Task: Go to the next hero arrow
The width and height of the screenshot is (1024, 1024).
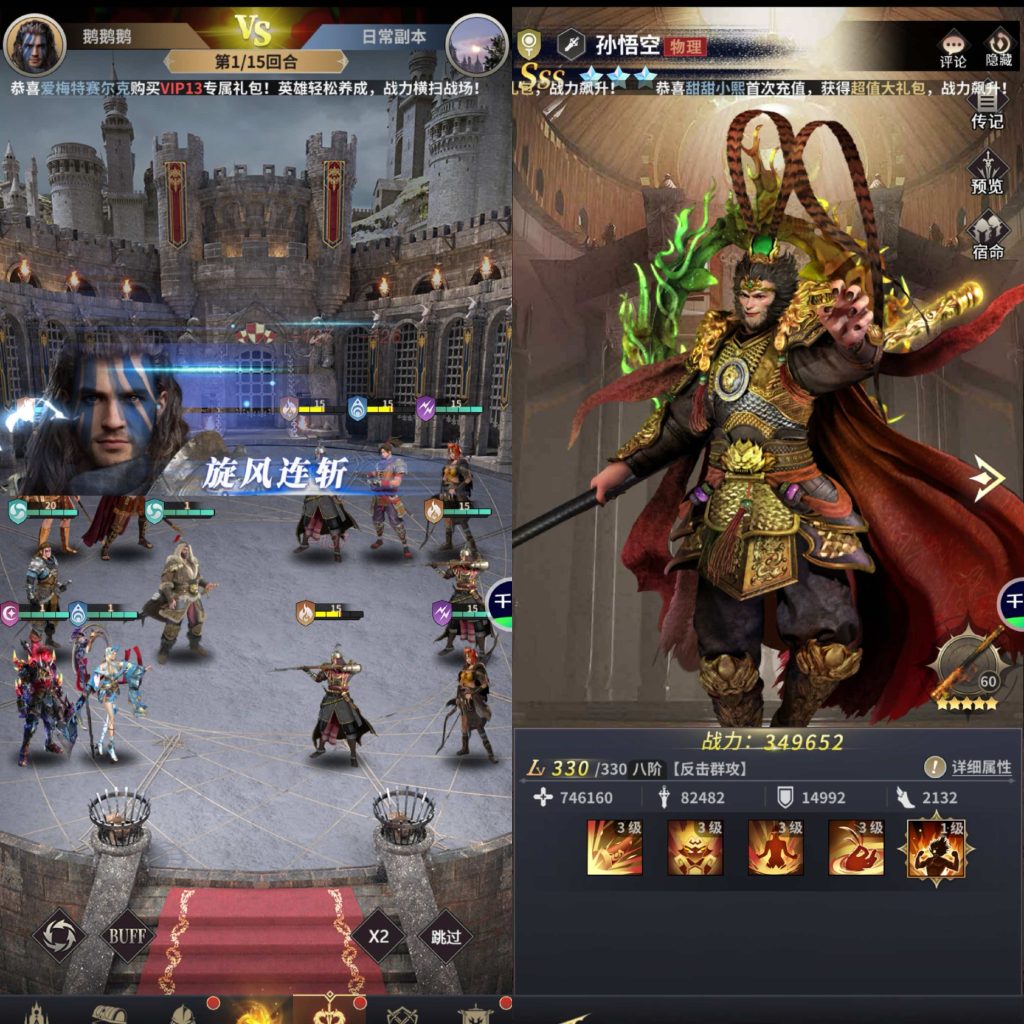Action: (987, 481)
